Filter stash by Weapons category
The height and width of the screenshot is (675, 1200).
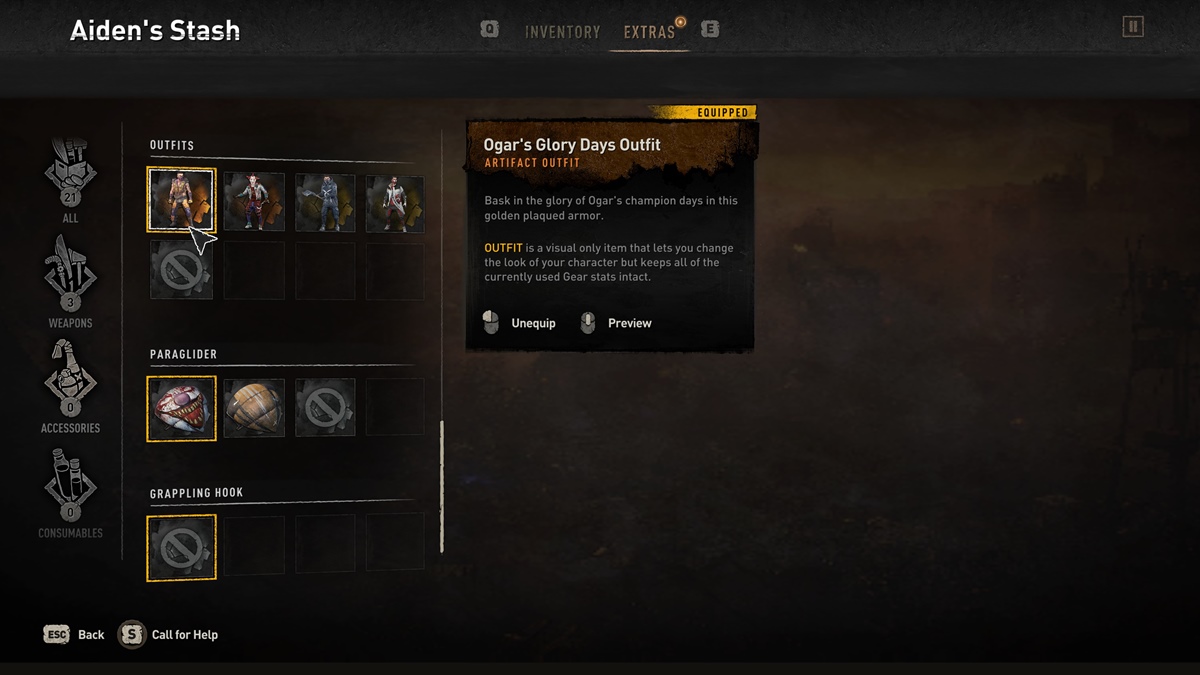pyautogui.click(x=70, y=283)
